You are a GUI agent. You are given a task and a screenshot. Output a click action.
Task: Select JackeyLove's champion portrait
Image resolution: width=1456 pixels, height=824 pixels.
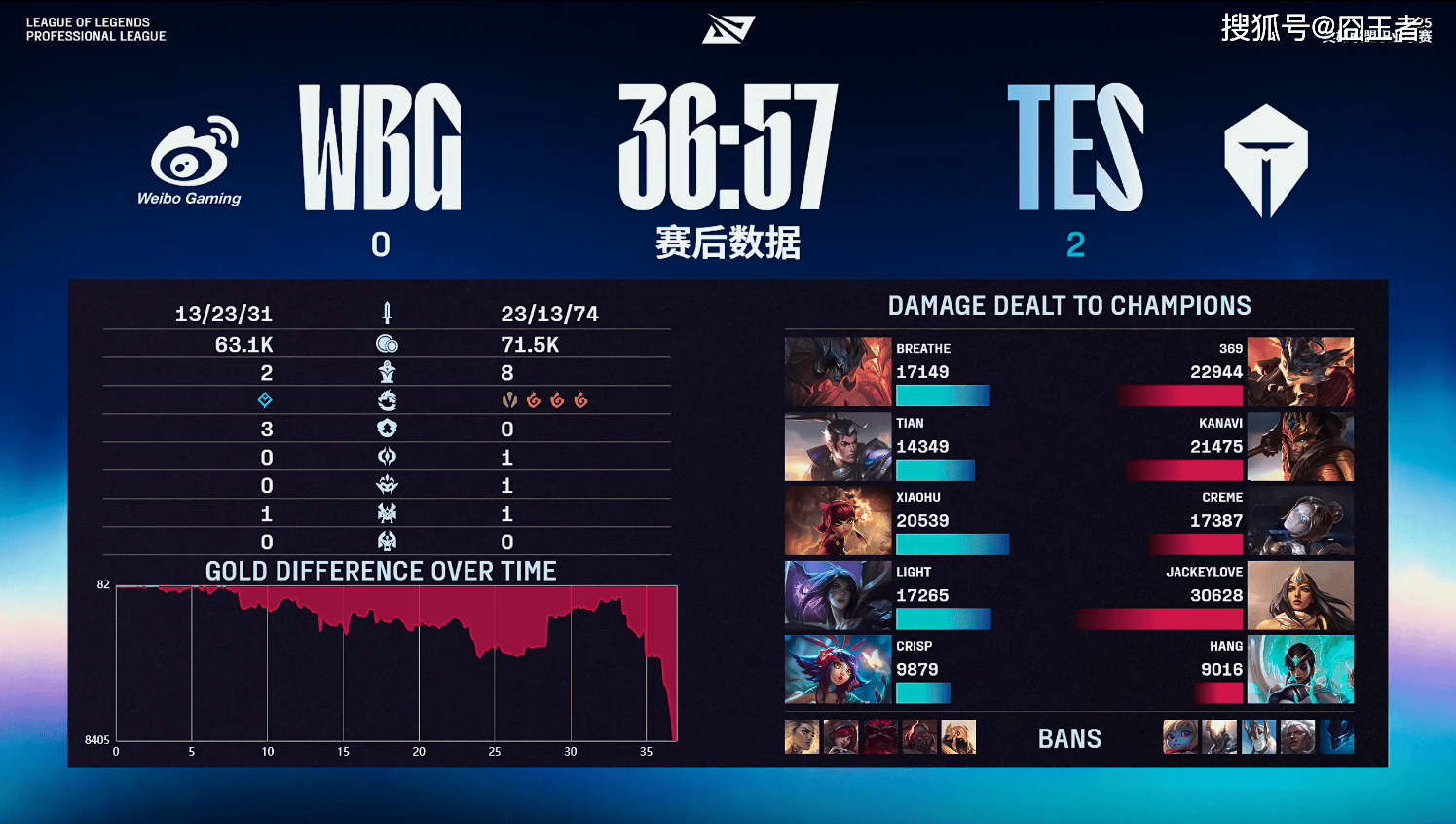pos(1300,595)
